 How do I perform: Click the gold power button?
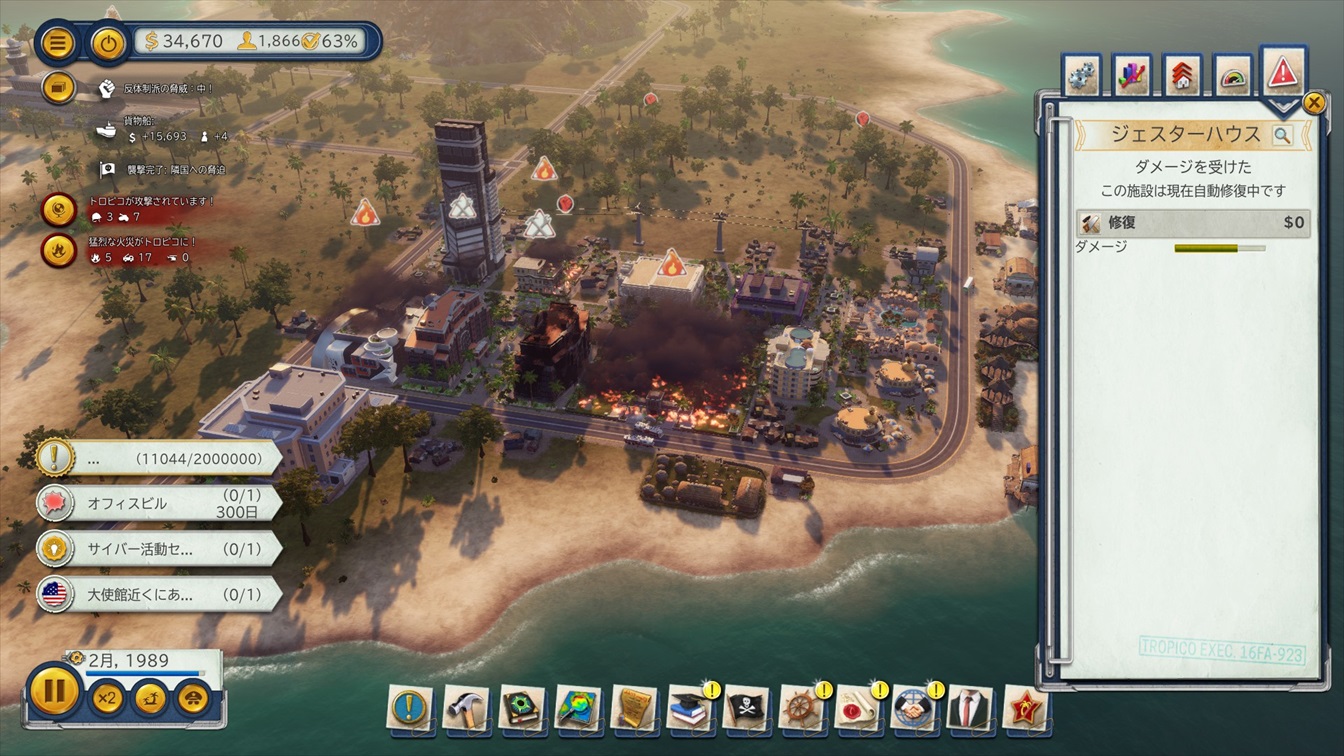tap(108, 42)
